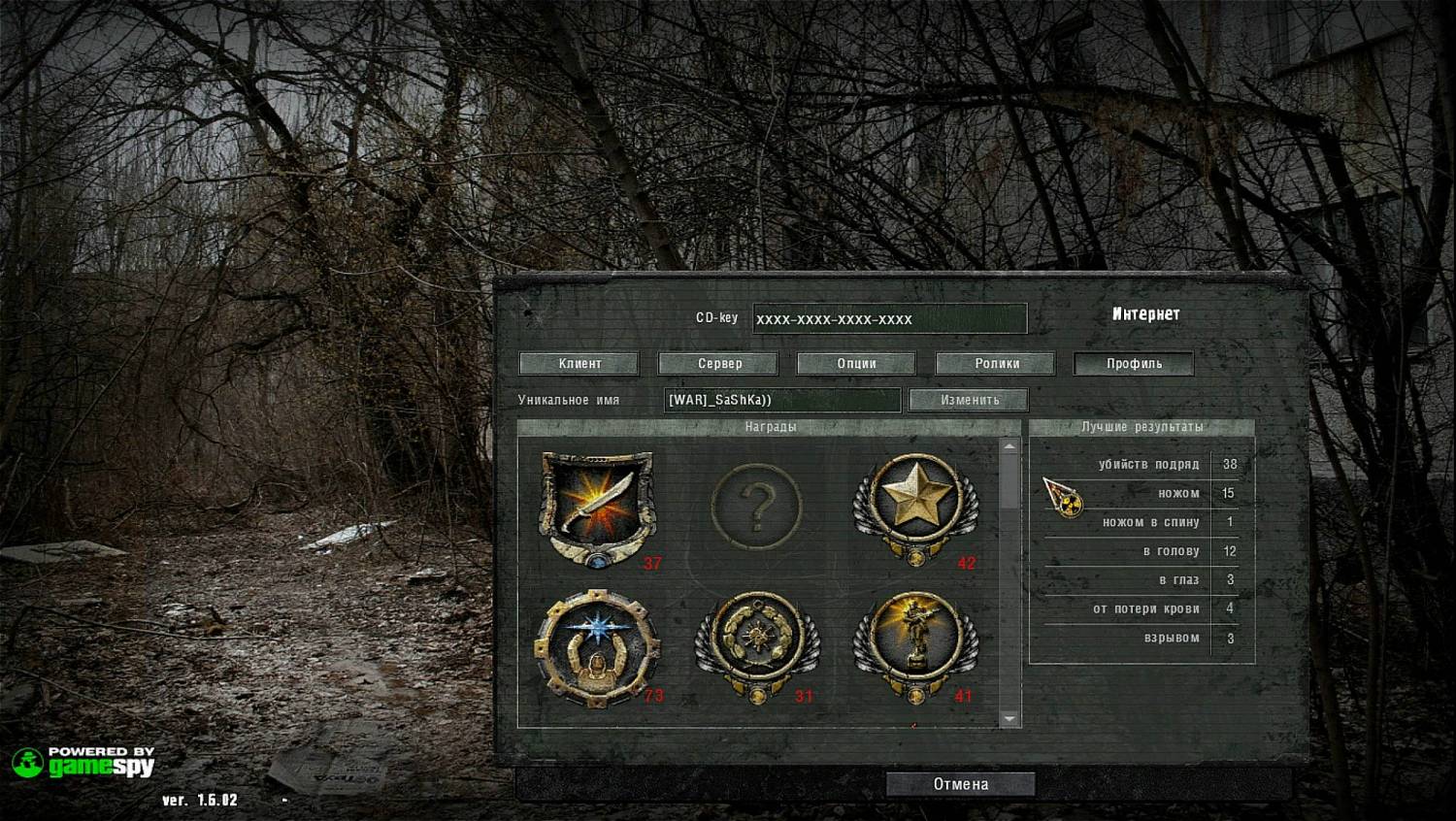Click the CD-key input field

[889, 318]
